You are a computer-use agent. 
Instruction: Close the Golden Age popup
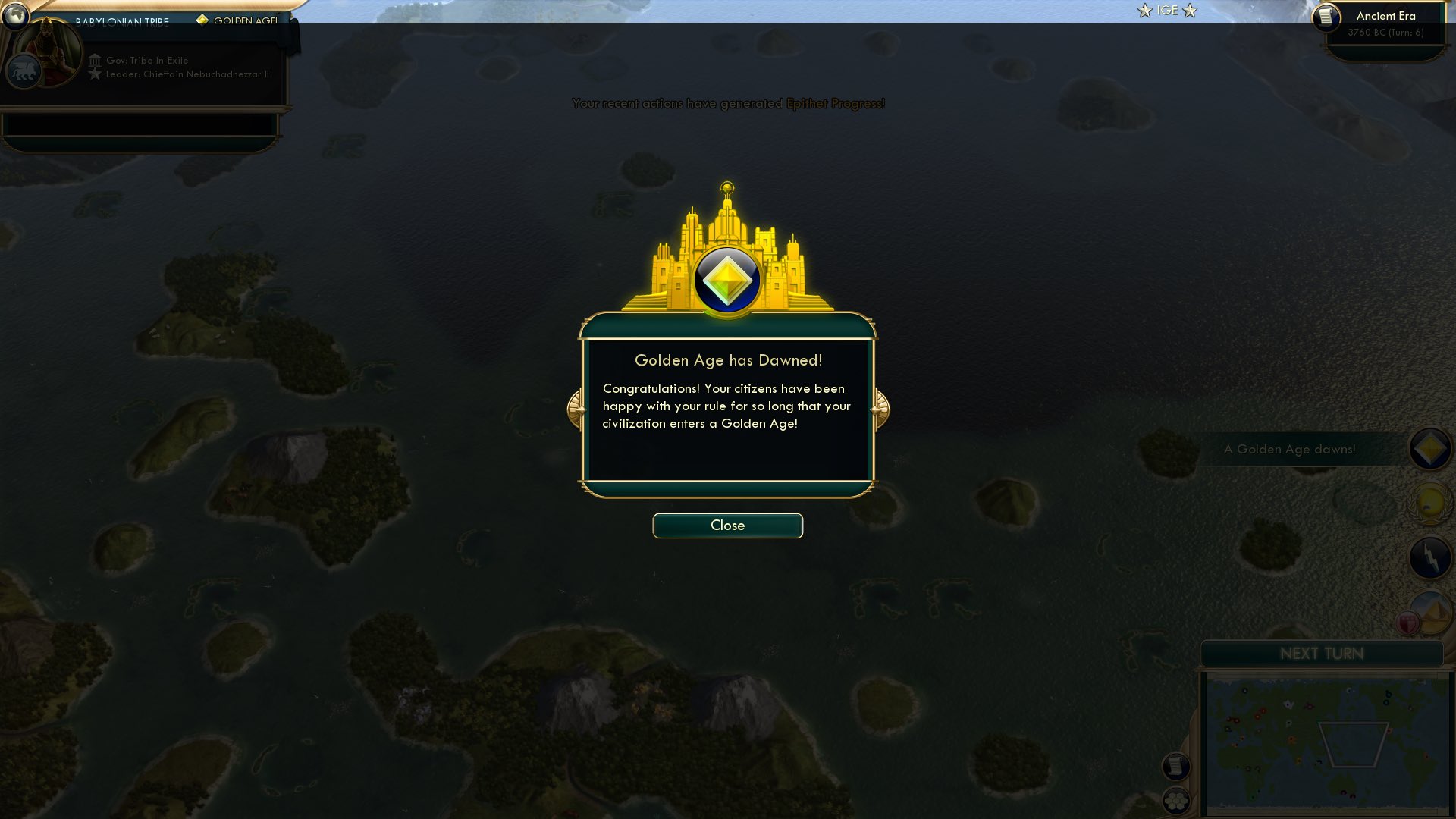pyautogui.click(x=727, y=525)
